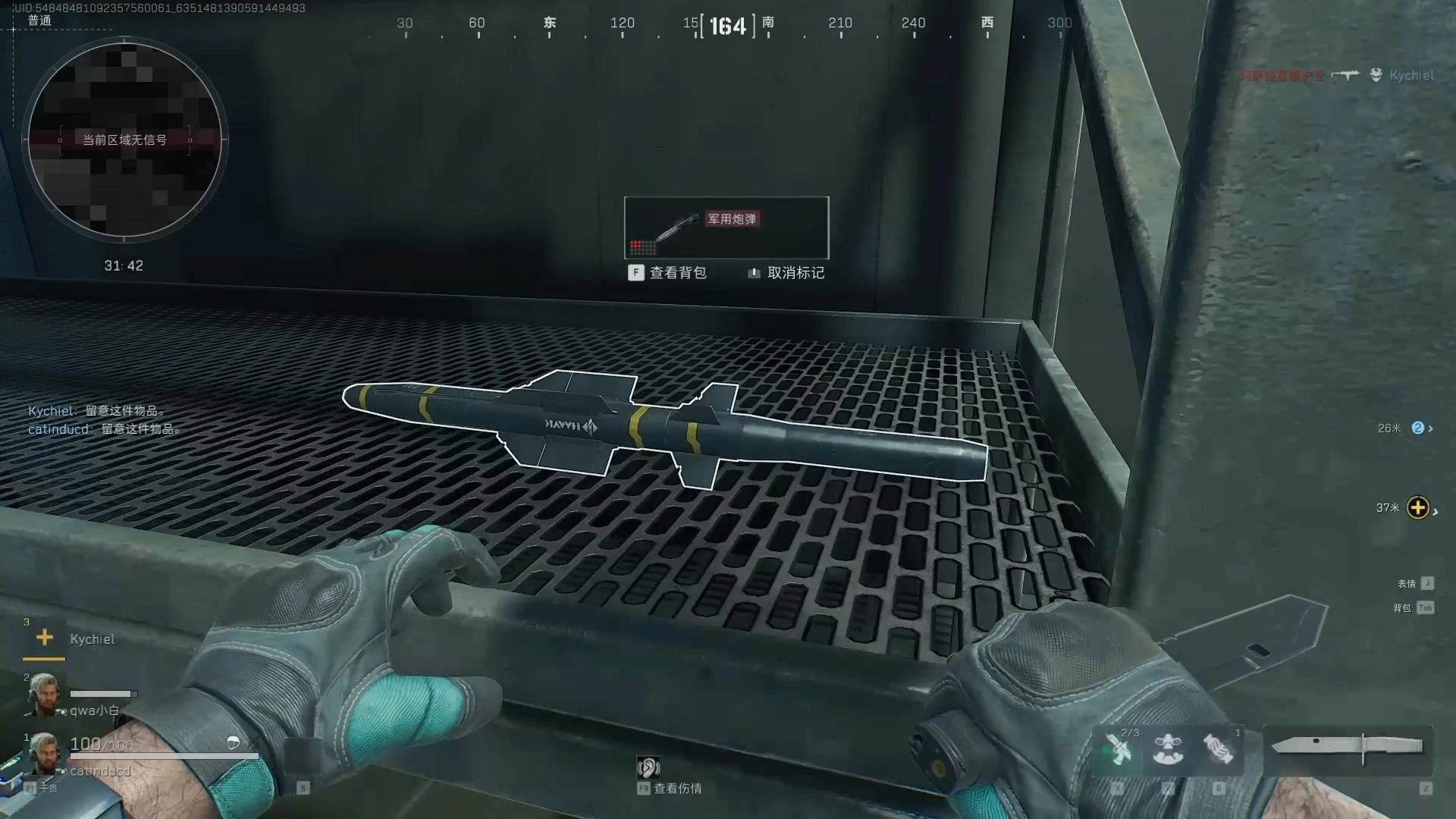This screenshot has height=819, width=1456.
Task: Click the compass heading 164 readout
Action: (727, 27)
